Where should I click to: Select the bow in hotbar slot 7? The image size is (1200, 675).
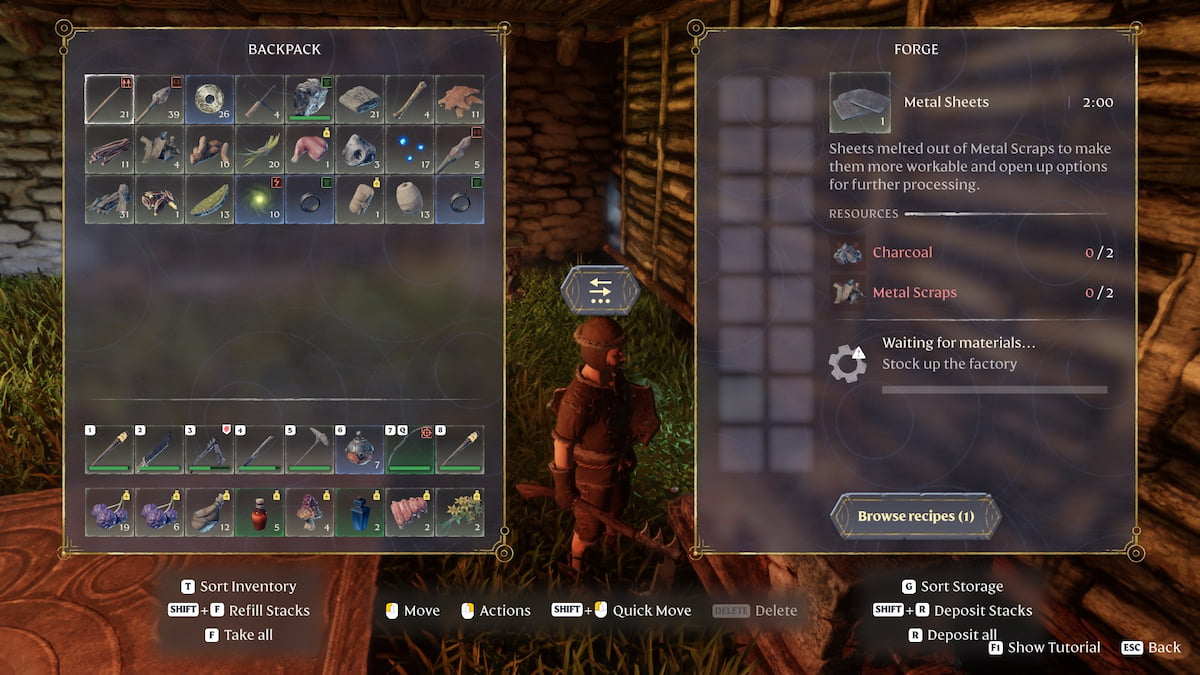click(x=410, y=449)
